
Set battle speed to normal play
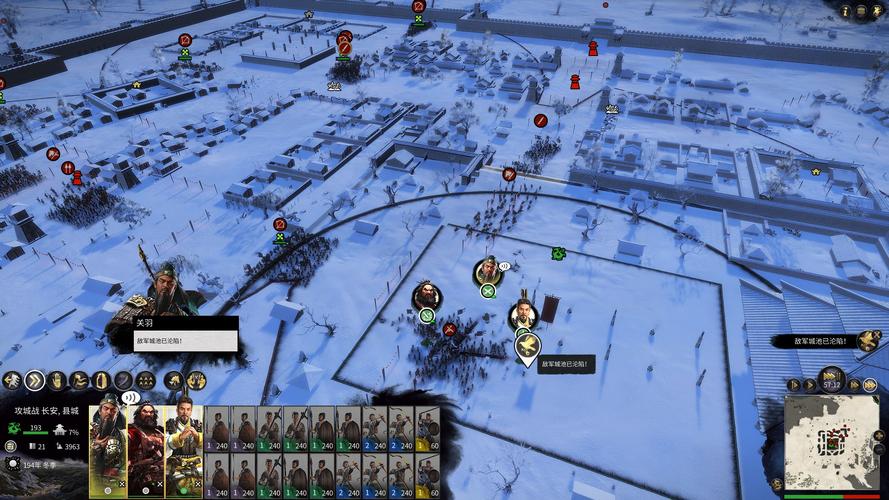[810, 384]
